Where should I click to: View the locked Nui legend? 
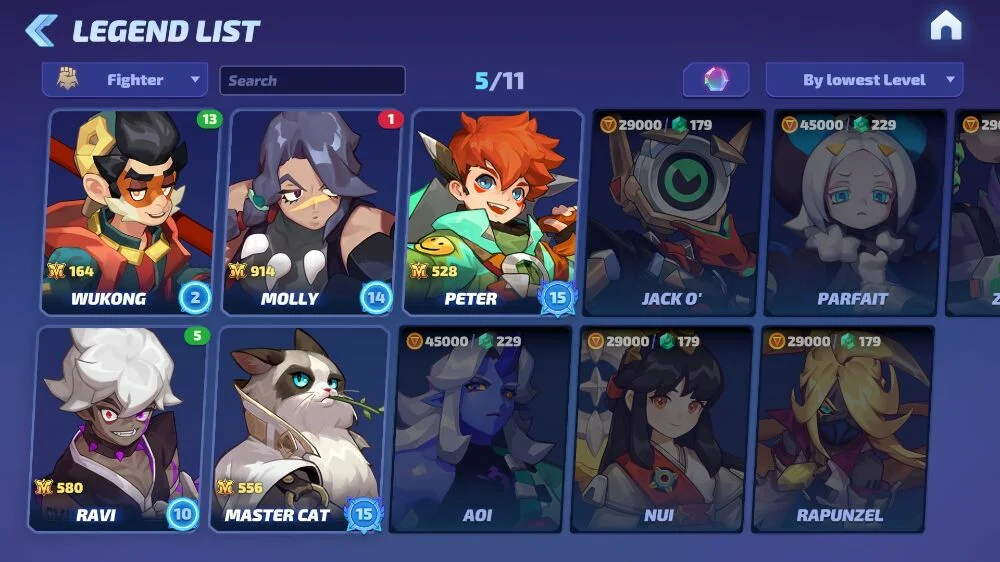[661, 428]
